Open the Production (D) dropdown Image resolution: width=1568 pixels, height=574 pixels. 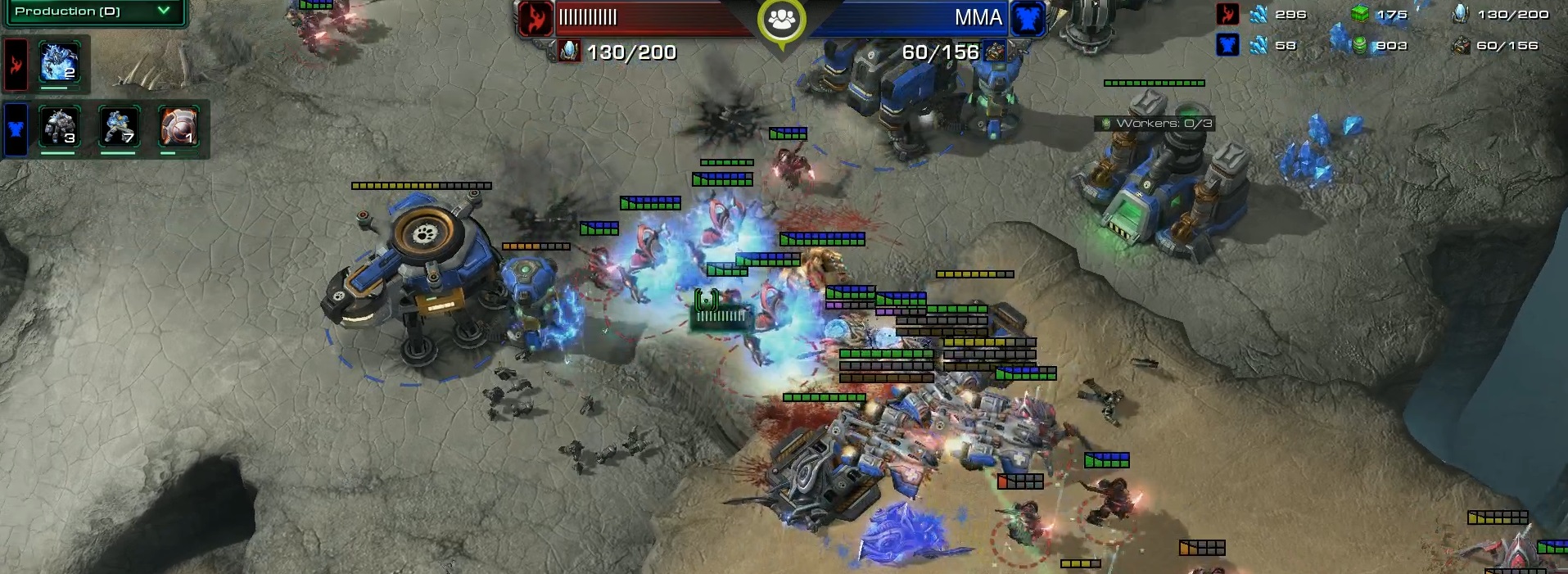(93, 11)
